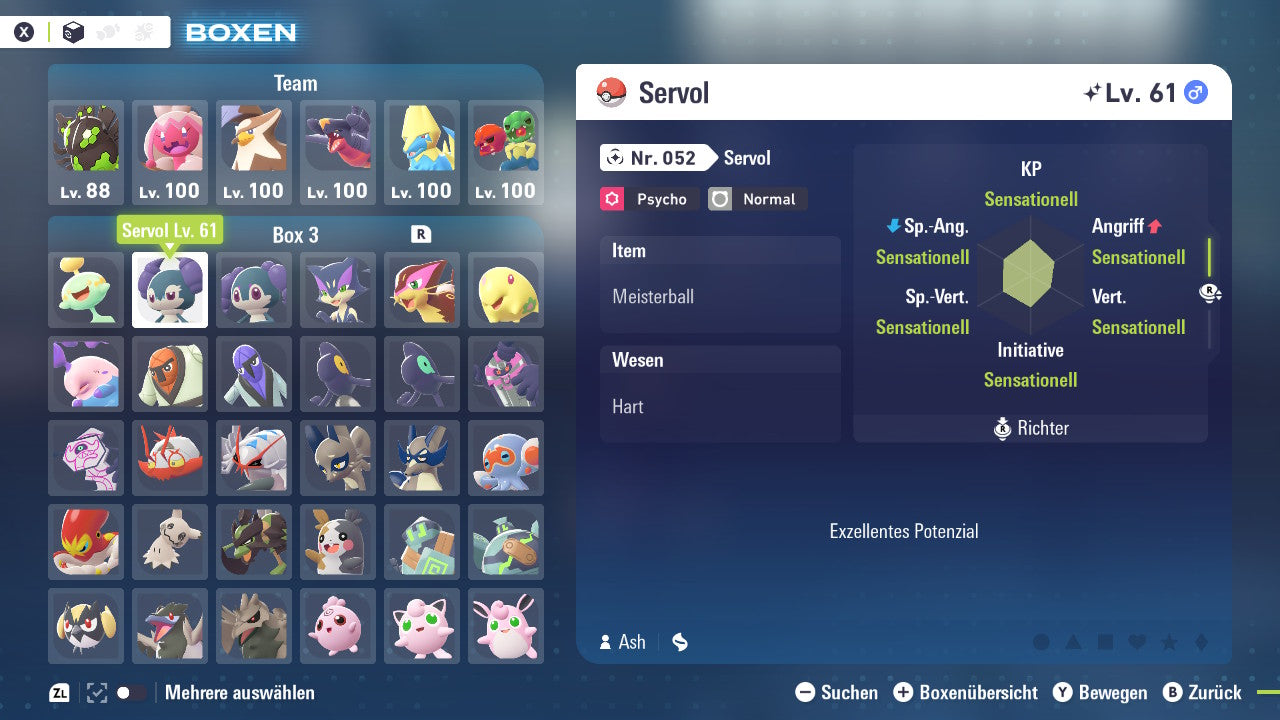Open the R box options button
Screen dimensions: 1280x720
(419, 235)
